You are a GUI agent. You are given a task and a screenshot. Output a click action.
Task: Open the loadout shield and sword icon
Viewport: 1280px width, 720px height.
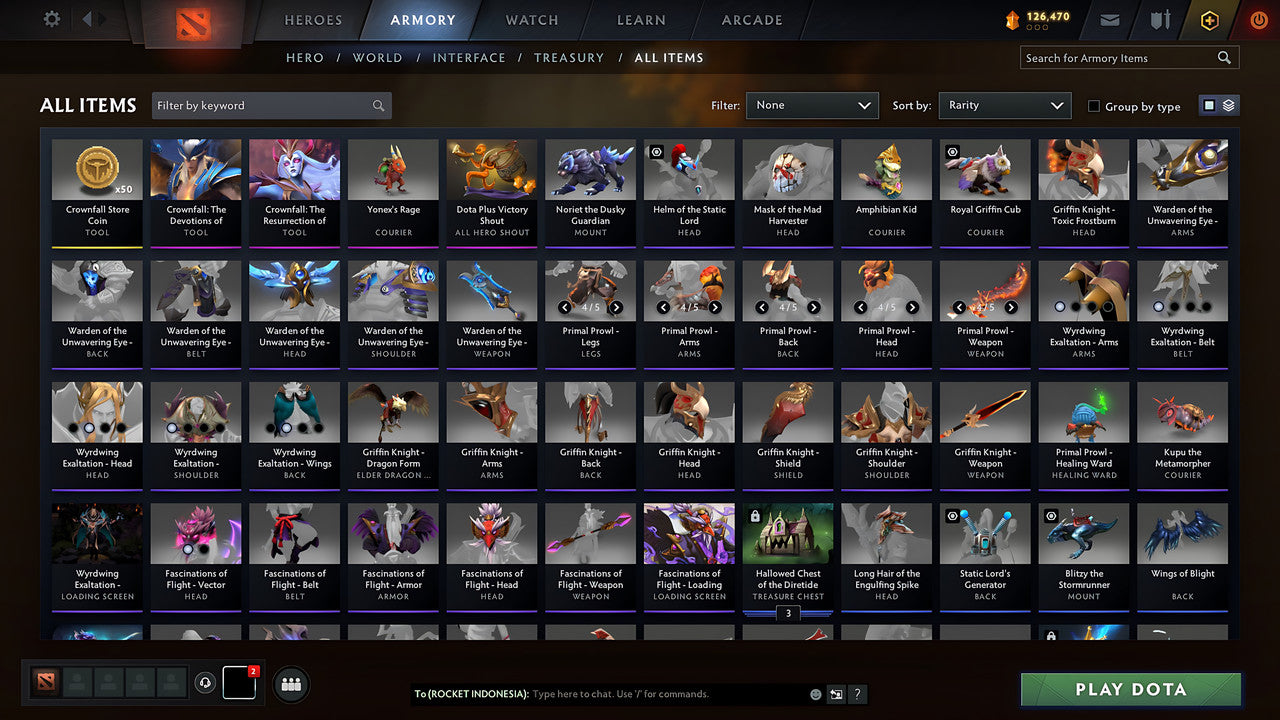1159,18
